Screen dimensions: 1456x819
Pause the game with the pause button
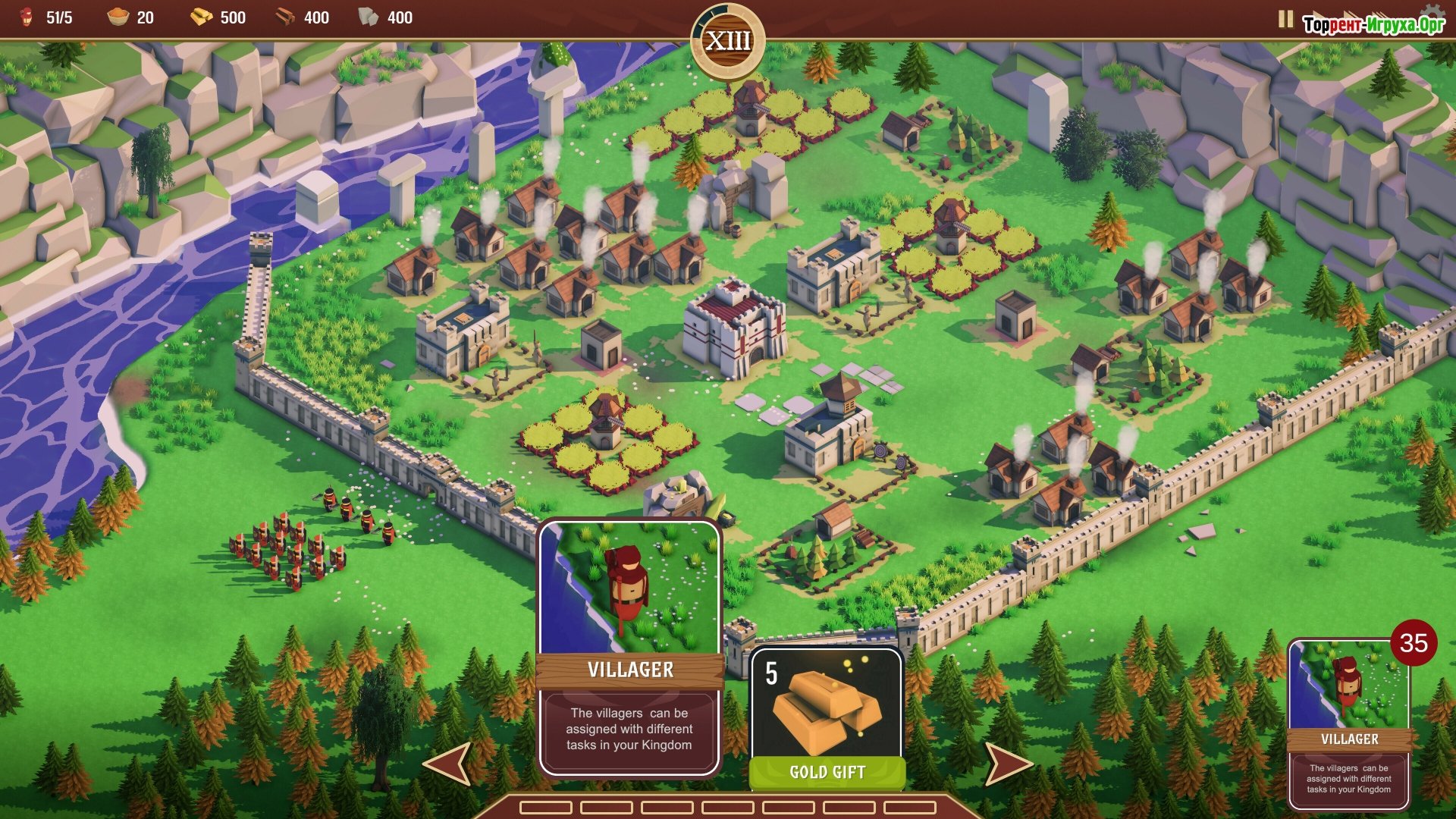coord(1285,19)
